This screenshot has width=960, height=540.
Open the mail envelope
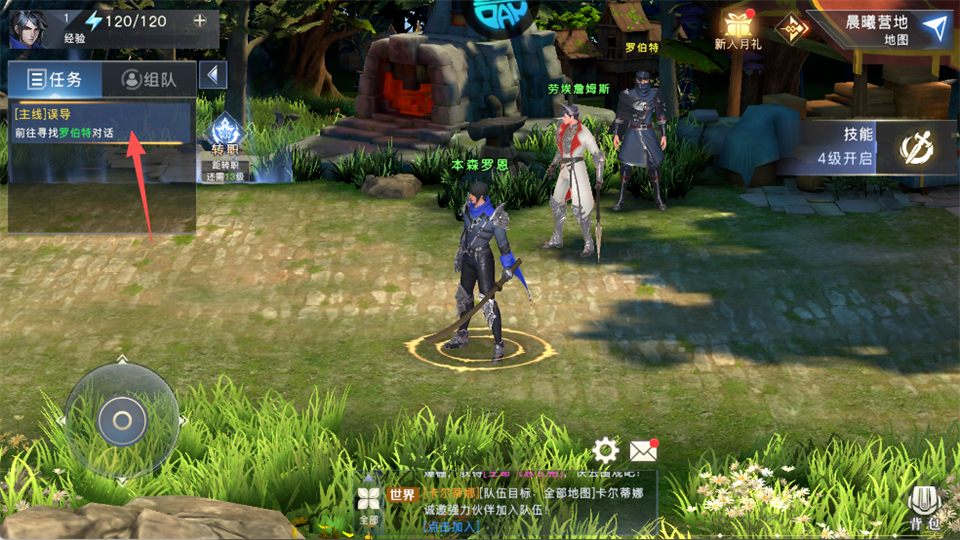[x=643, y=451]
